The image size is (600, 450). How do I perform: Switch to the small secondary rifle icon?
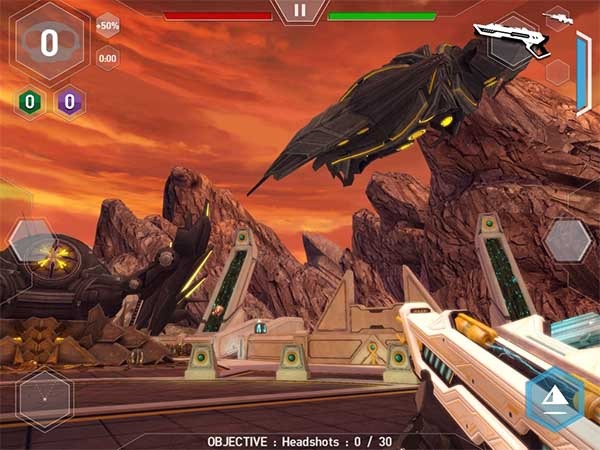point(557,17)
